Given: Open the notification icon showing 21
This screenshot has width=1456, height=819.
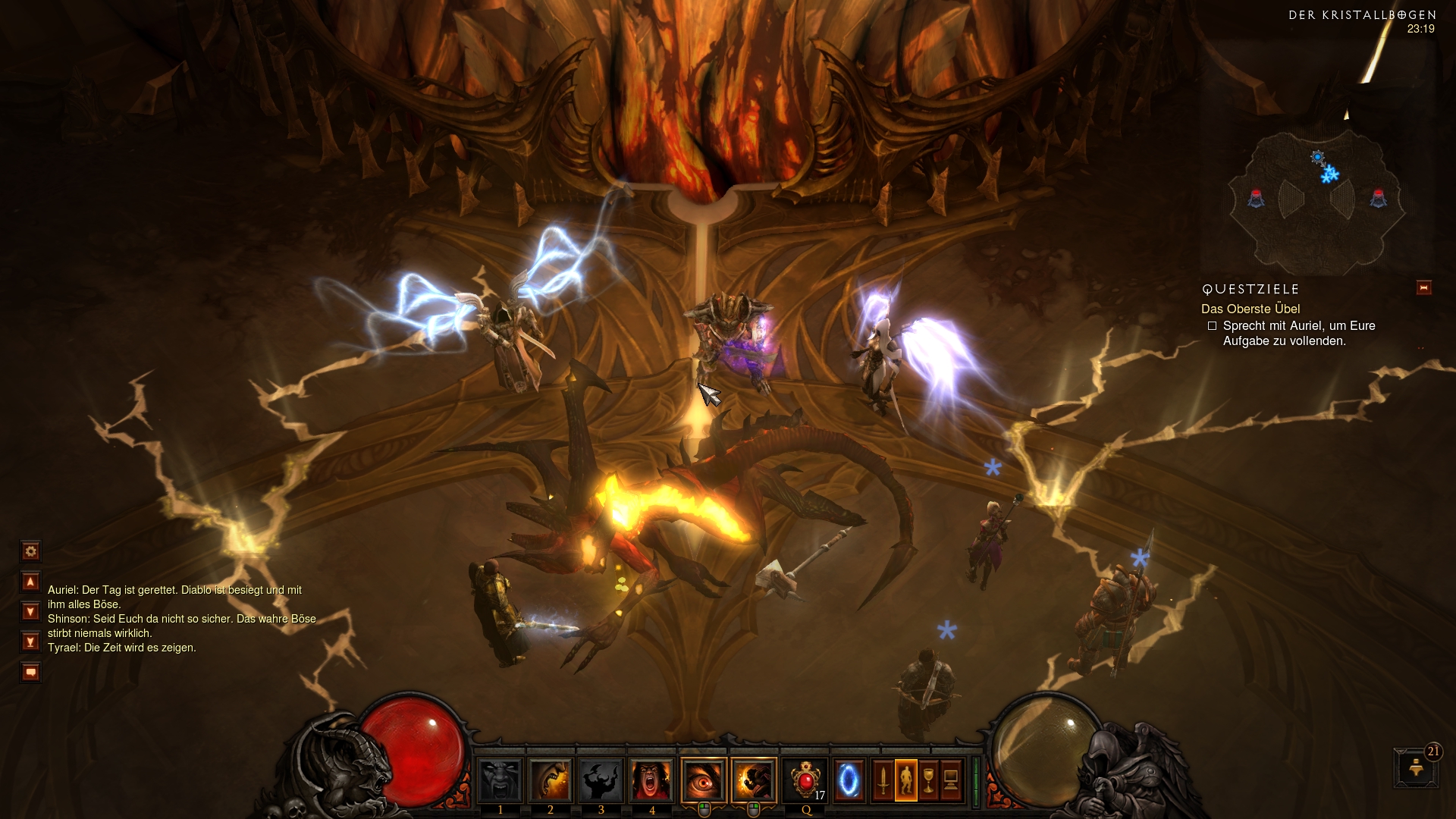Looking at the screenshot, I should coord(1416,767).
